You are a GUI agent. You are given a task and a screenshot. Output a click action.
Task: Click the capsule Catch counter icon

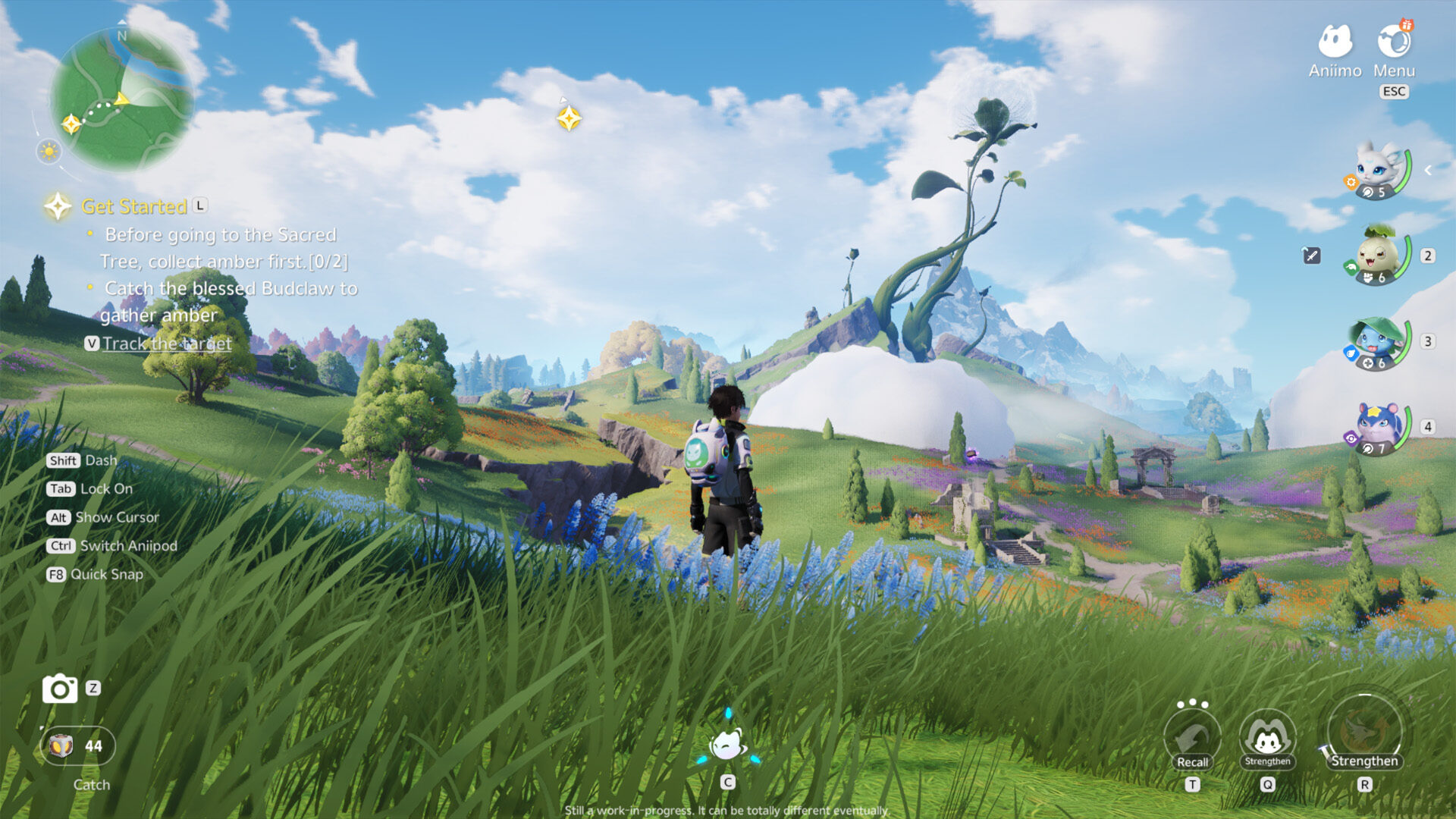(x=61, y=745)
